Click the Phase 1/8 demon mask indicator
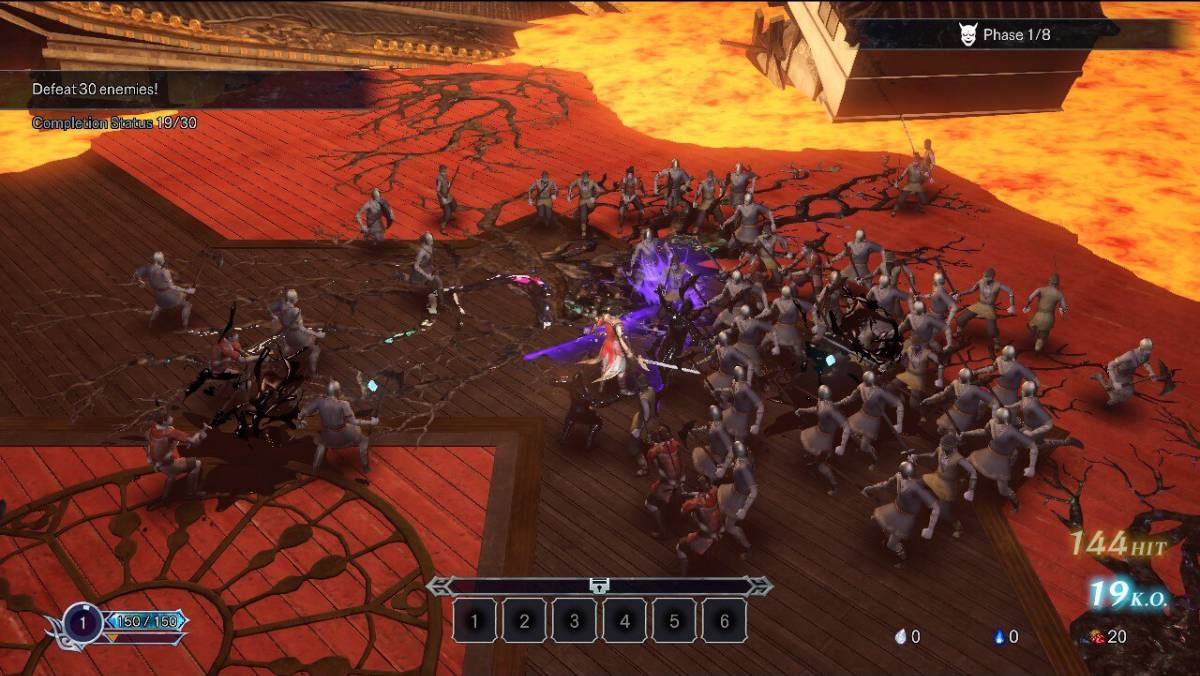The height and width of the screenshot is (676, 1200). pyautogui.click(x=966, y=34)
